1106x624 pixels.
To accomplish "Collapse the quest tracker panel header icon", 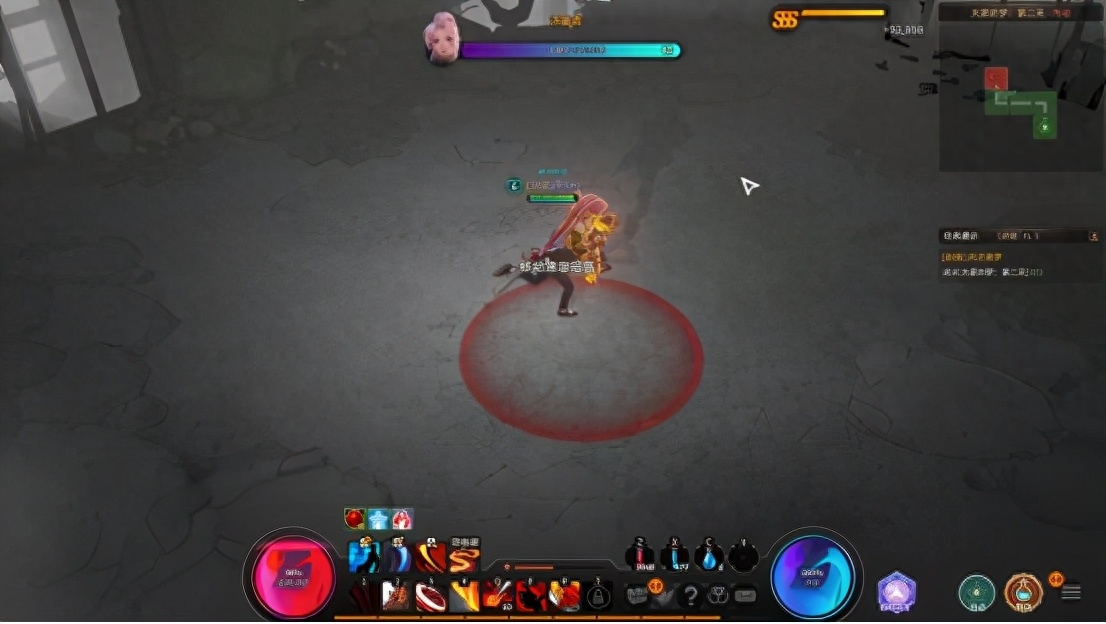I will point(1093,236).
